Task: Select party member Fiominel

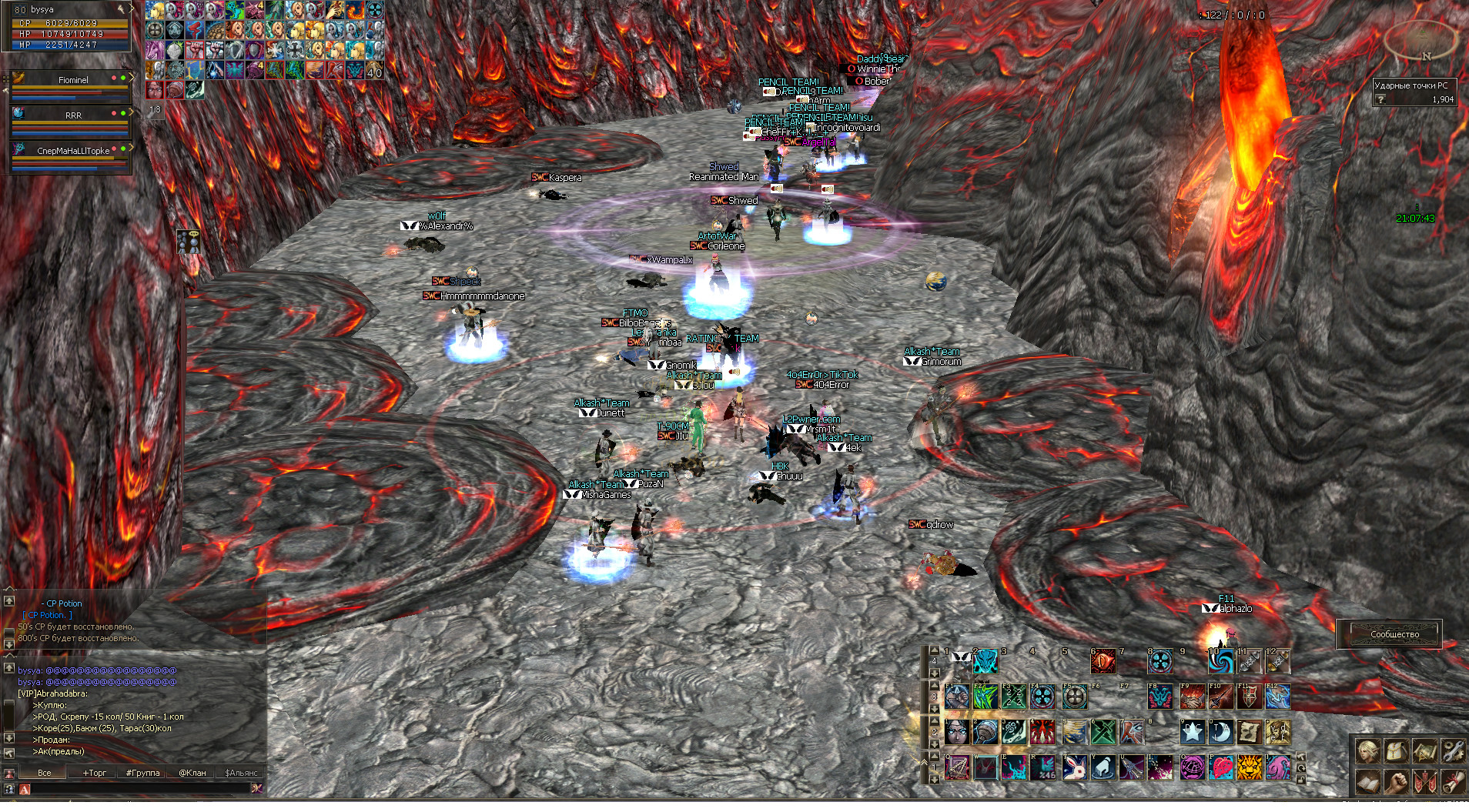Action: 73,80
